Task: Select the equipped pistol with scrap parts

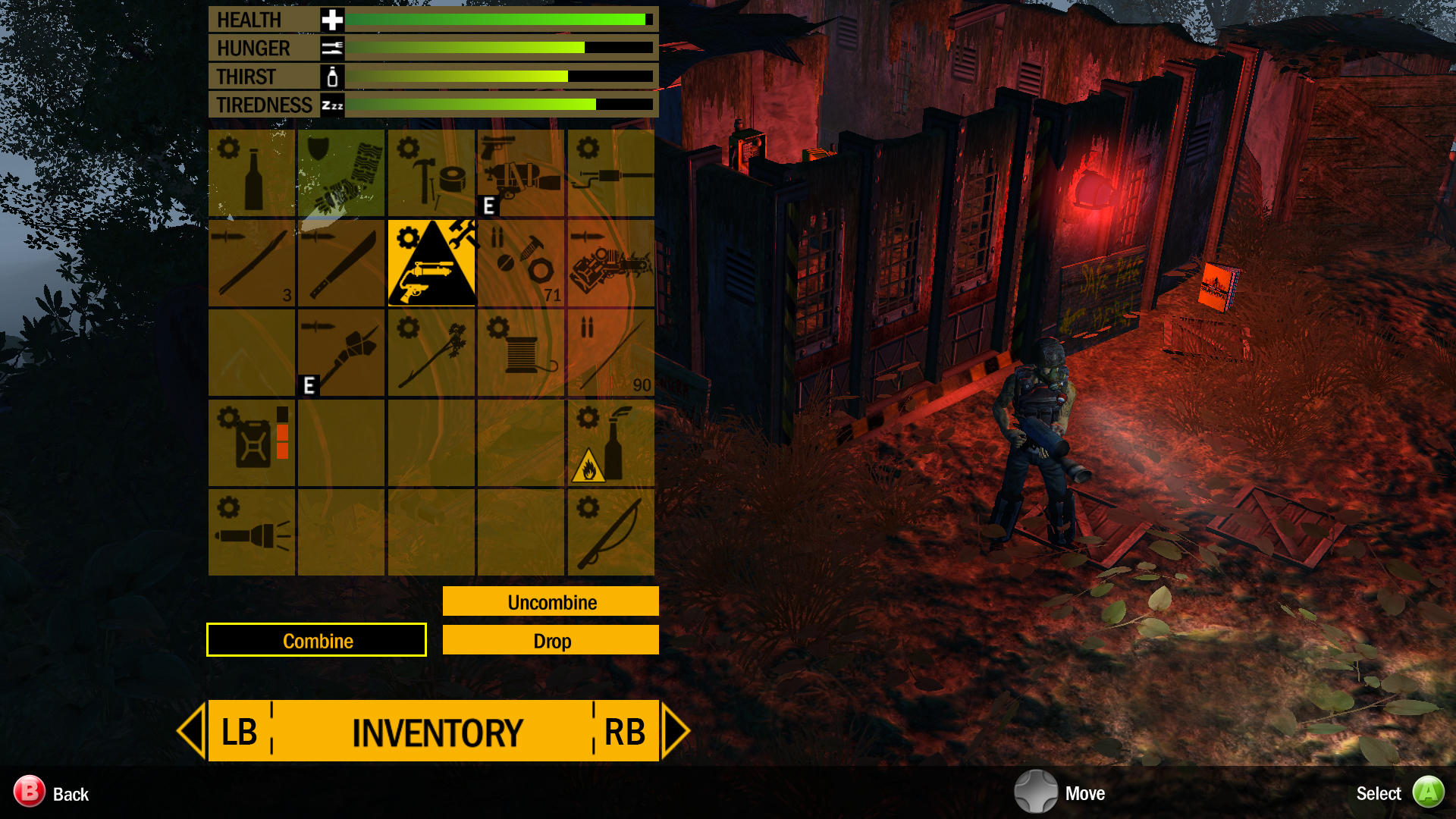Action: click(x=521, y=171)
